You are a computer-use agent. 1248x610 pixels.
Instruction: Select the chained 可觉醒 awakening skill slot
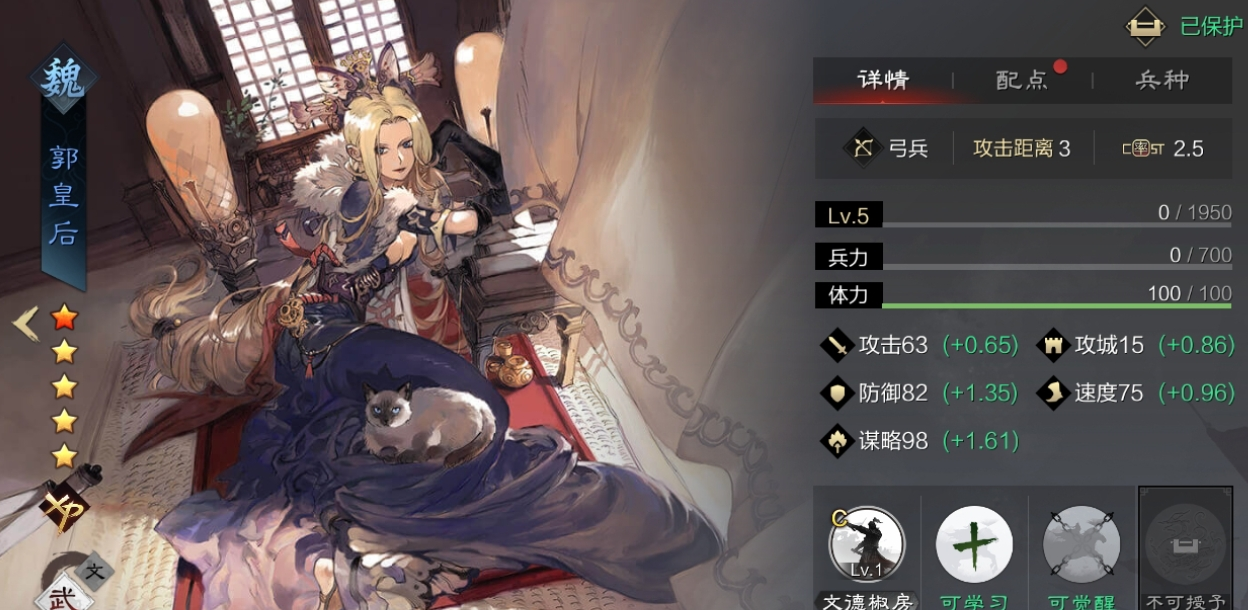[1081, 546]
